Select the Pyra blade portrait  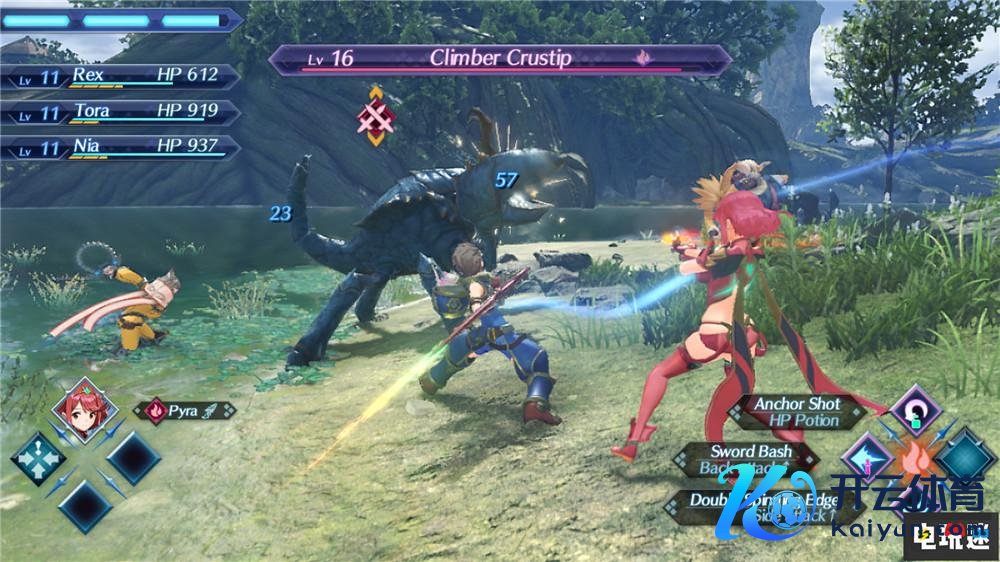[80, 410]
